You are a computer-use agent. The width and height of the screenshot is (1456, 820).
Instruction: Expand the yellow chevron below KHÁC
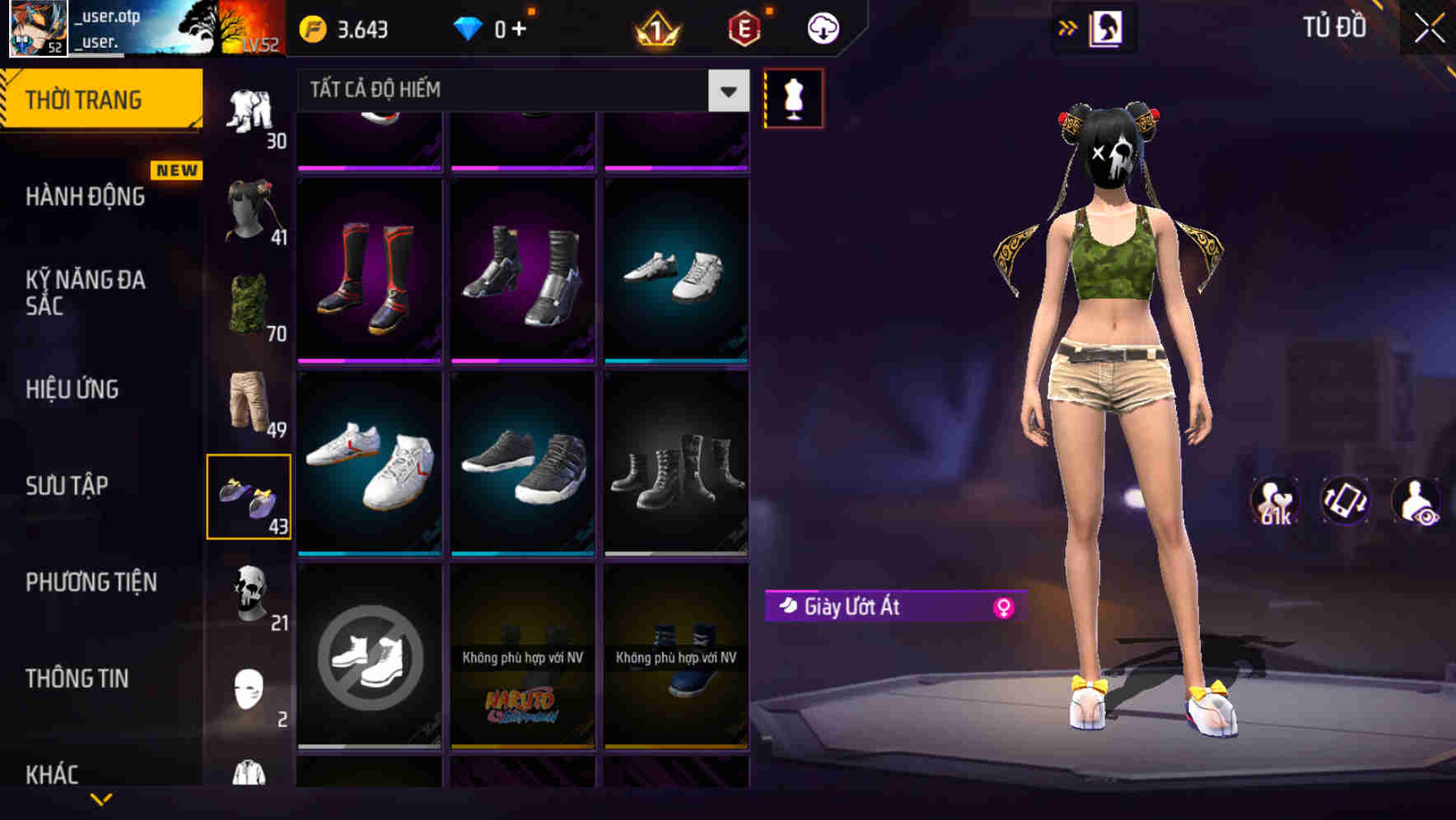[102, 799]
